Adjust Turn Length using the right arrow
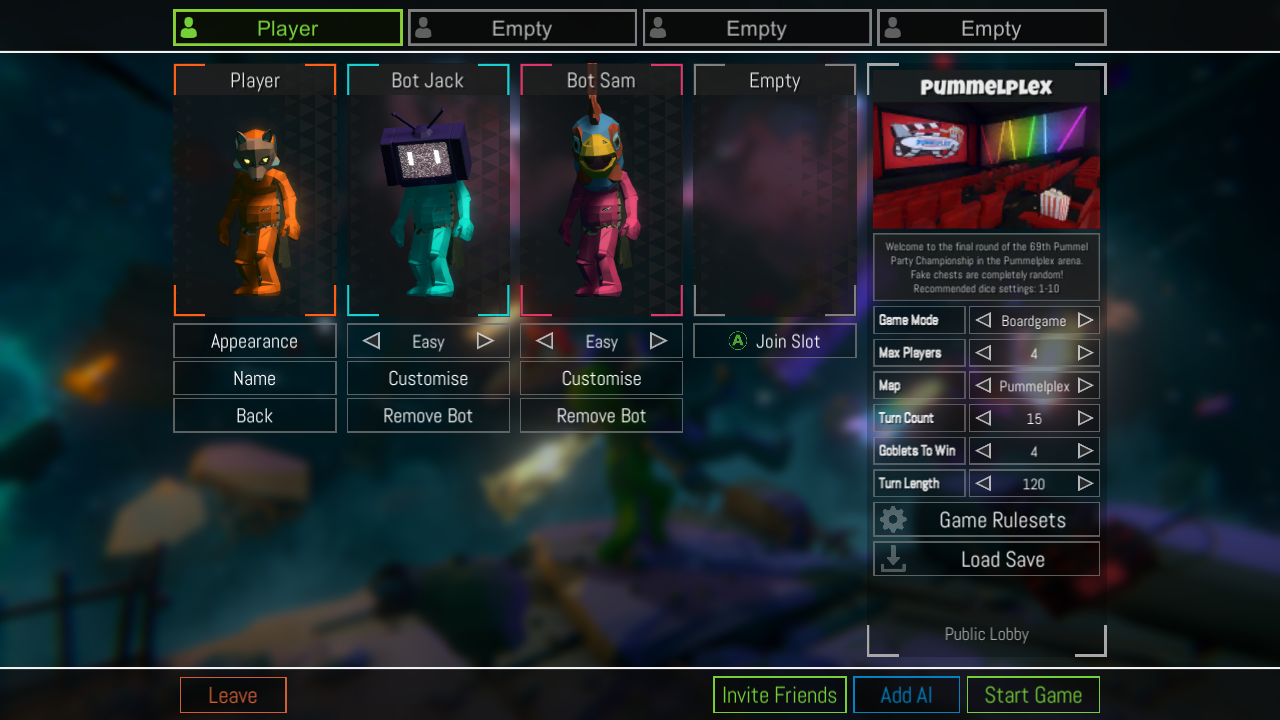 tap(1087, 483)
